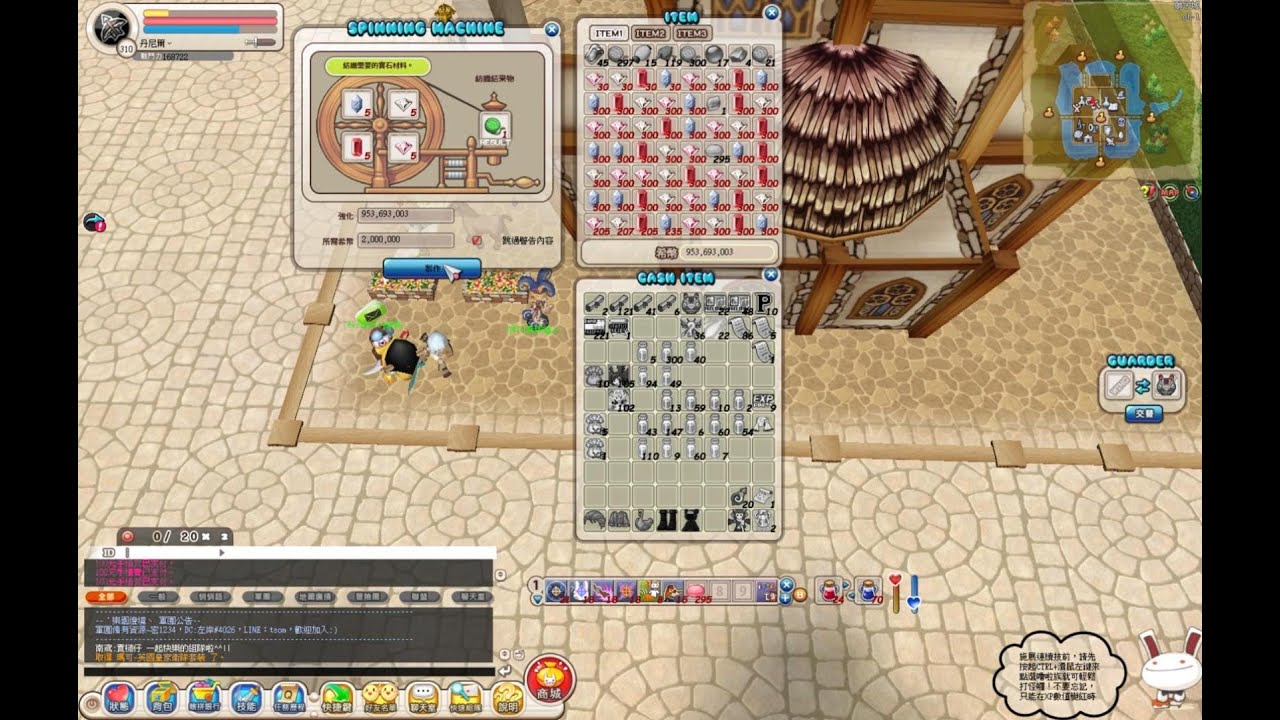Close the CASH ITEM window
The image size is (1280, 720).
[x=770, y=275]
